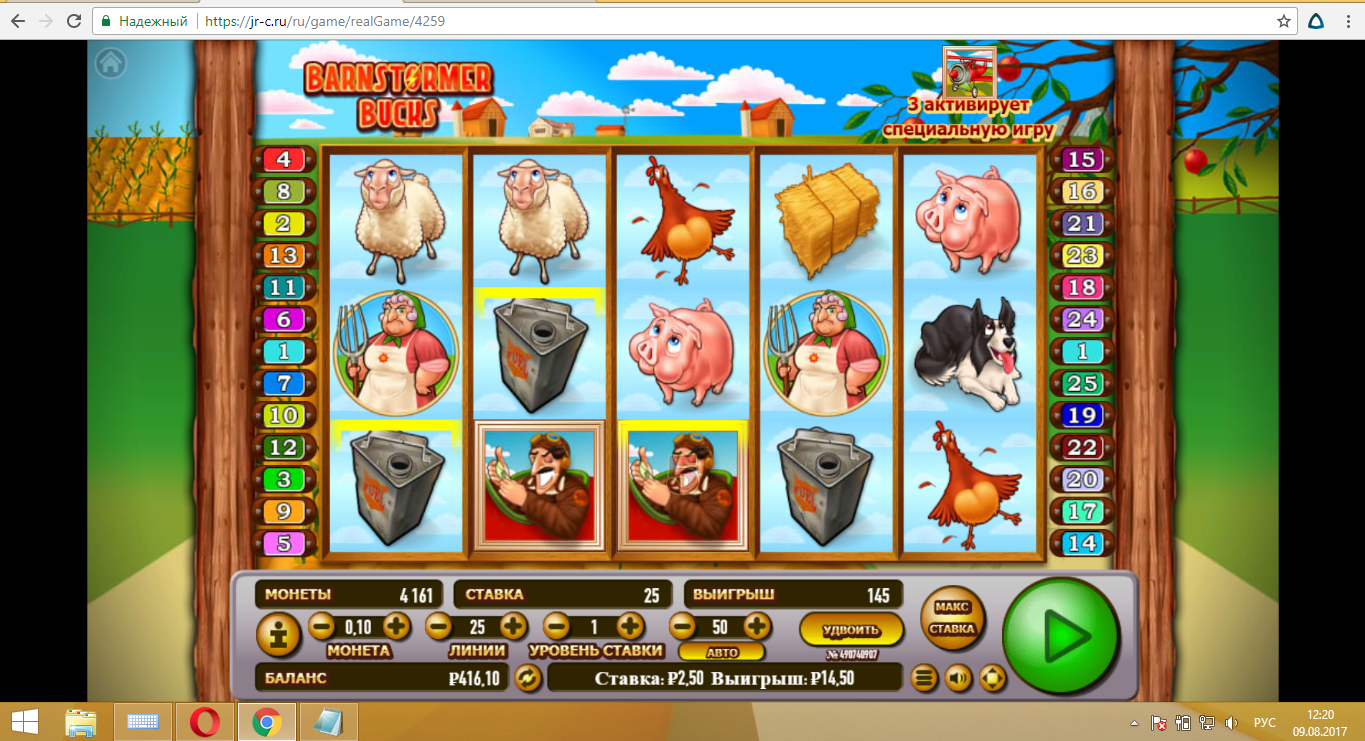Click the МАКС СТАВКА (max bet) button
Viewport: 1365px width, 741px height.
tap(951, 618)
